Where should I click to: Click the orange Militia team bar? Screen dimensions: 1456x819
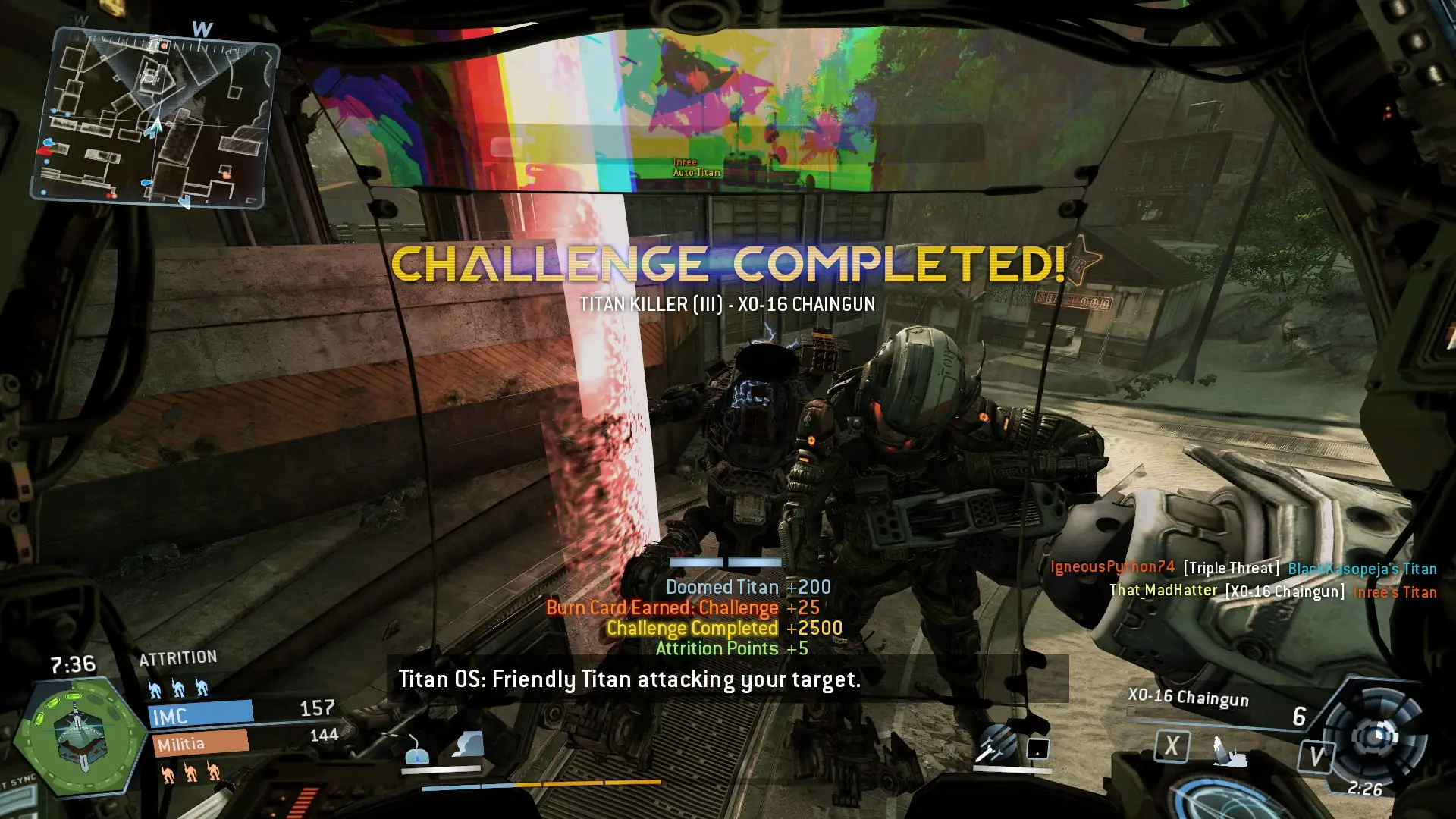pos(201,743)
